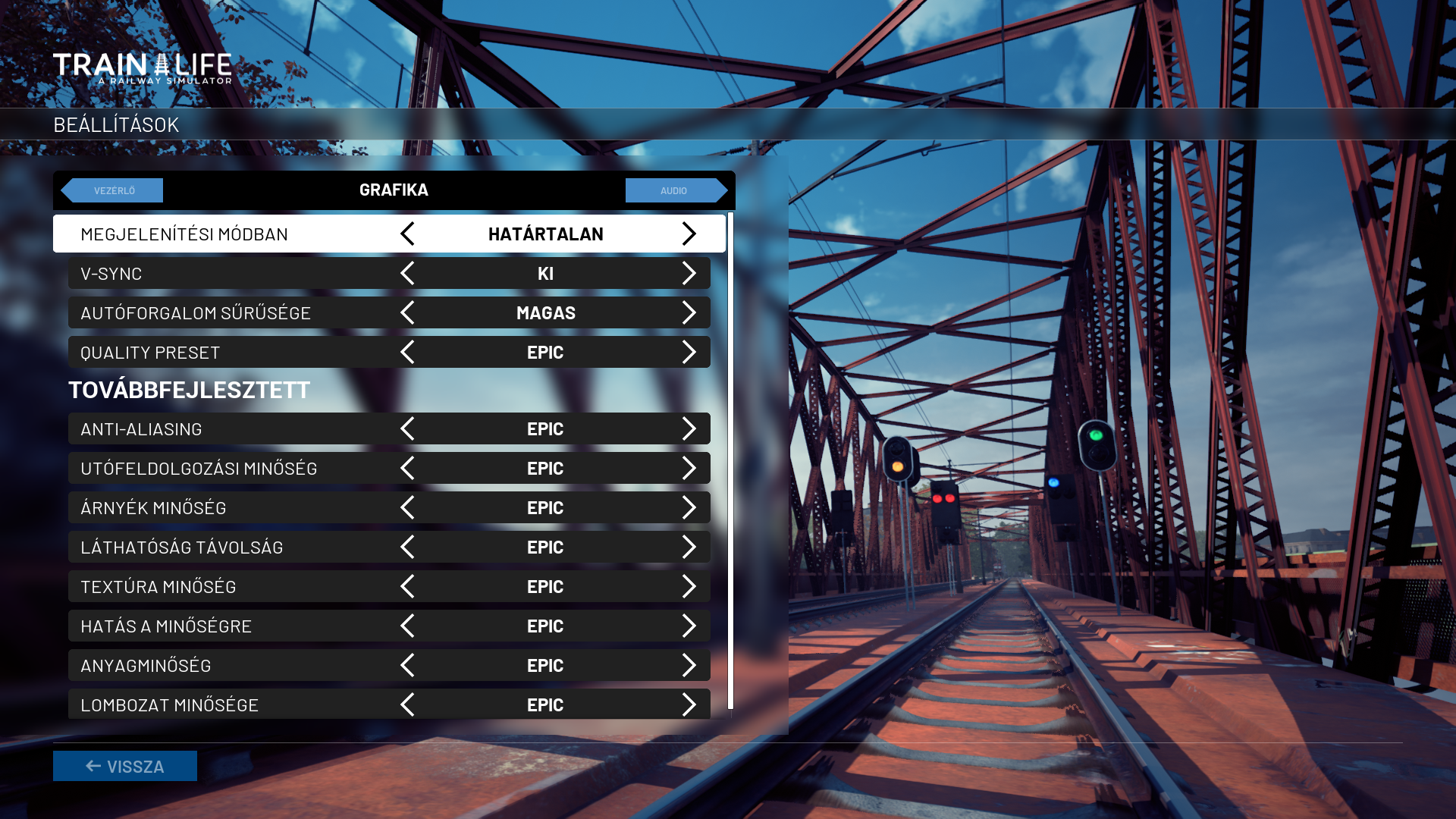
Task: Lower Autóforgalom sűrűsége with left arrow
Action: point(407,312)
